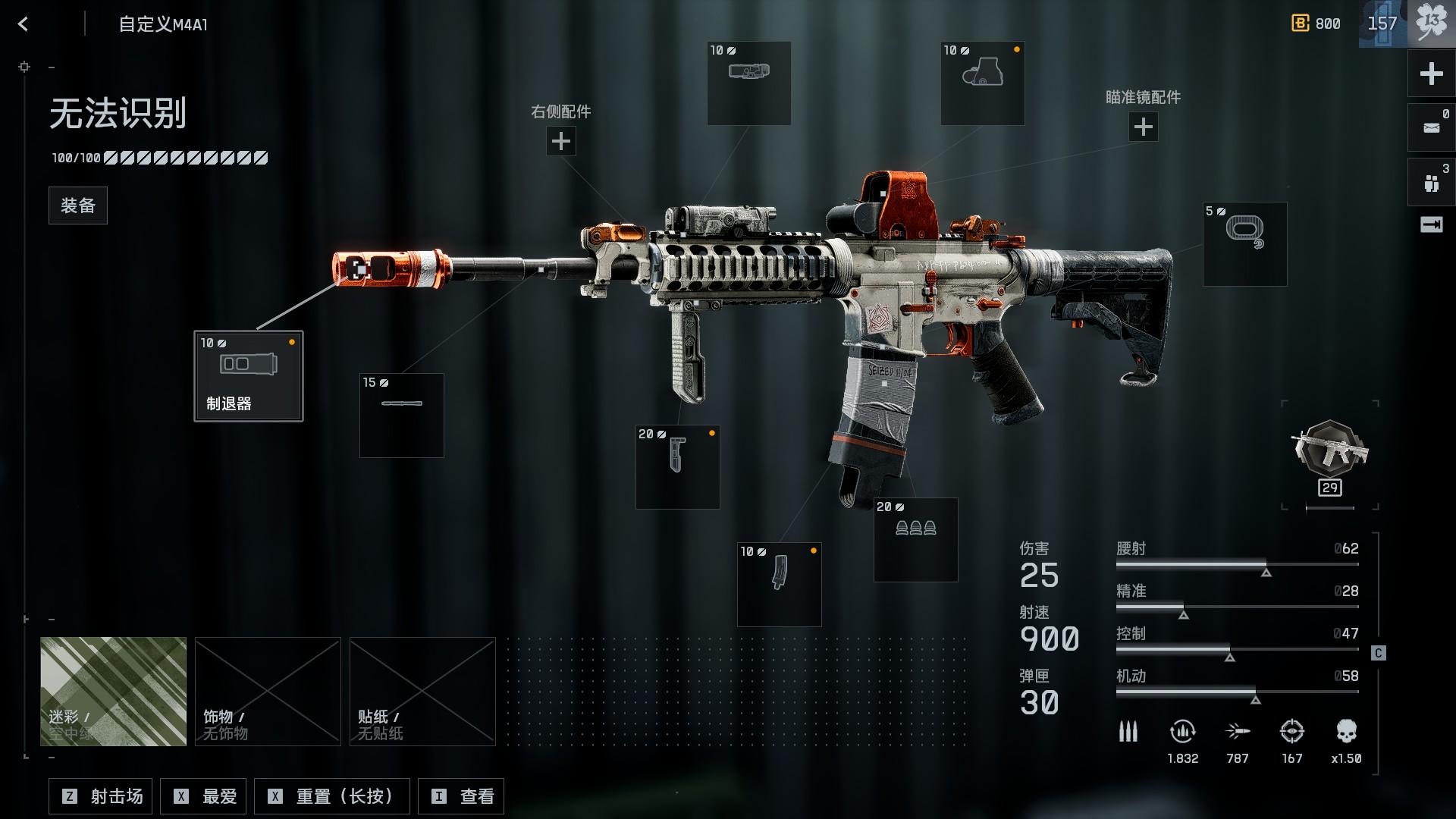Go back with the top-left arrow
Screen dimensions: 1456x819
click(x=24, y=24)
